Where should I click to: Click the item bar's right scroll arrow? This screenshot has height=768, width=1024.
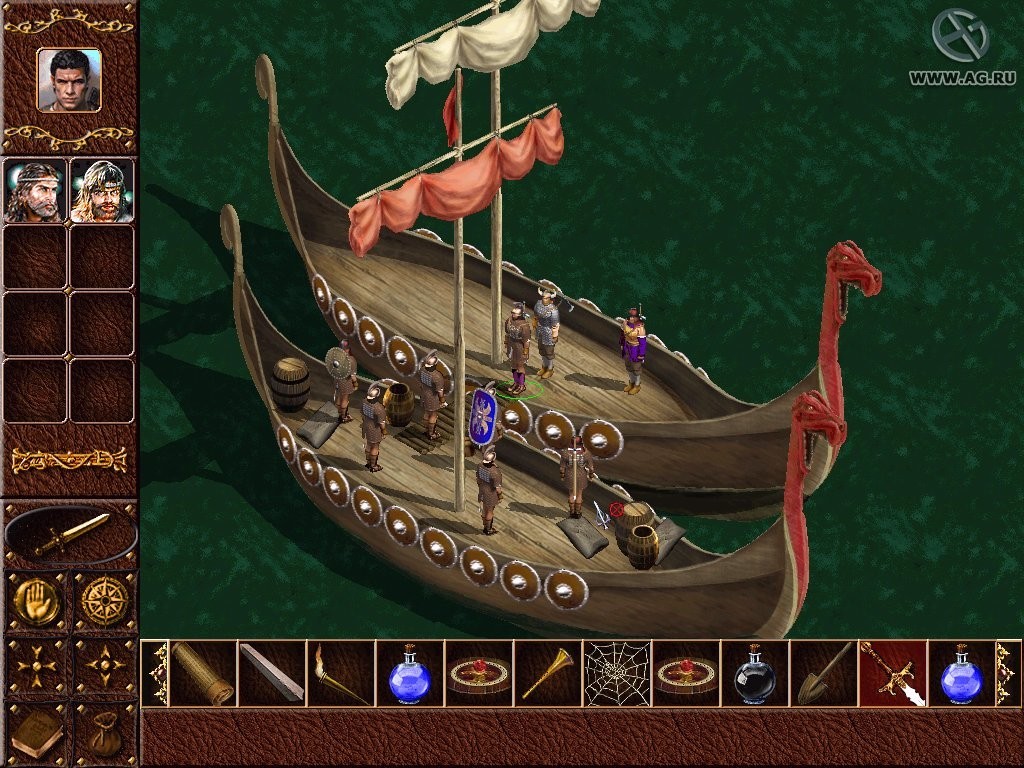pos(1006,673)
